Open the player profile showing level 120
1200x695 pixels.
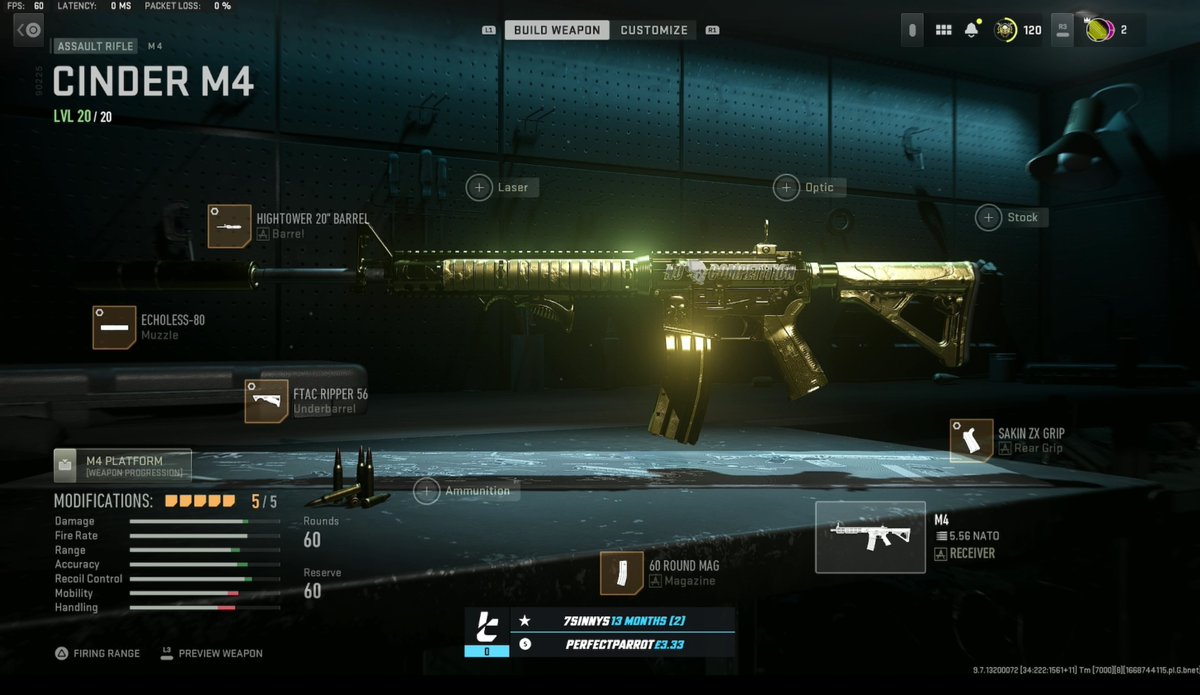coord(1017,30)
